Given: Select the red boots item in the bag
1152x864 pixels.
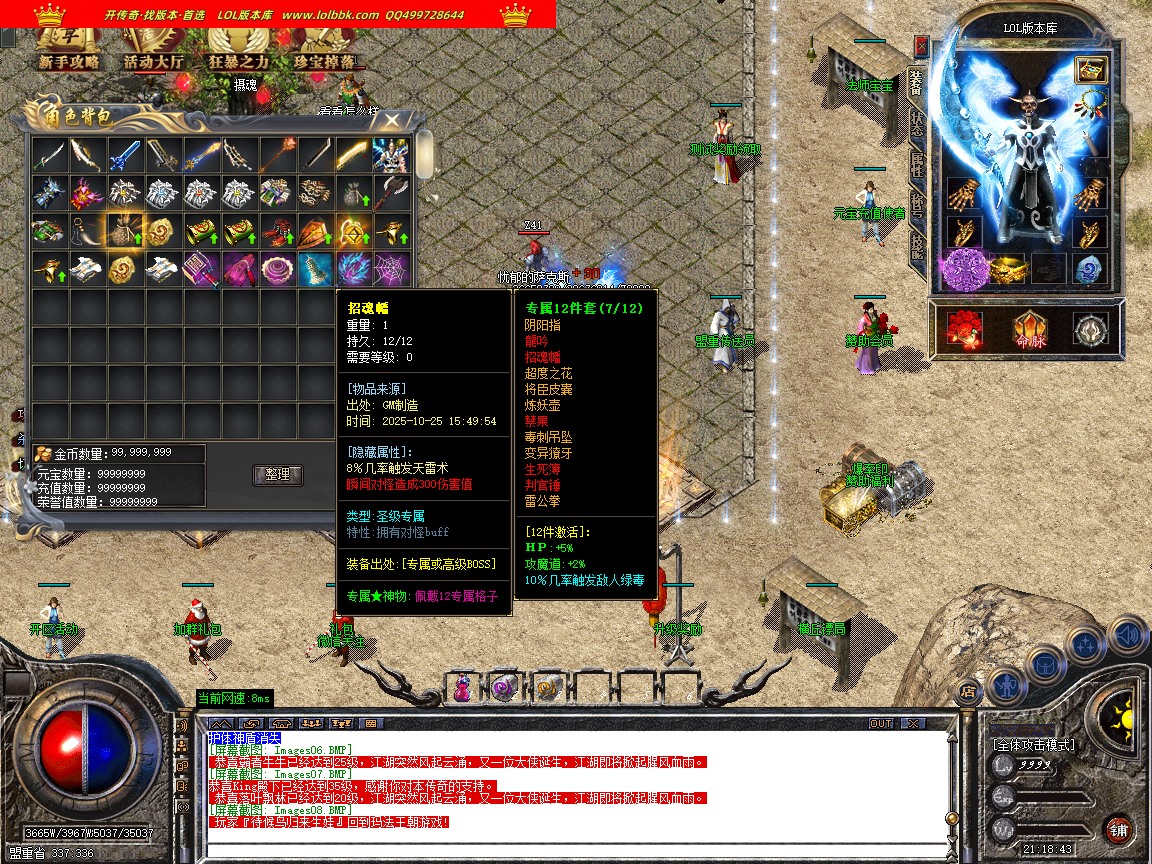Looking at the screenshot, I should [277, 230].
